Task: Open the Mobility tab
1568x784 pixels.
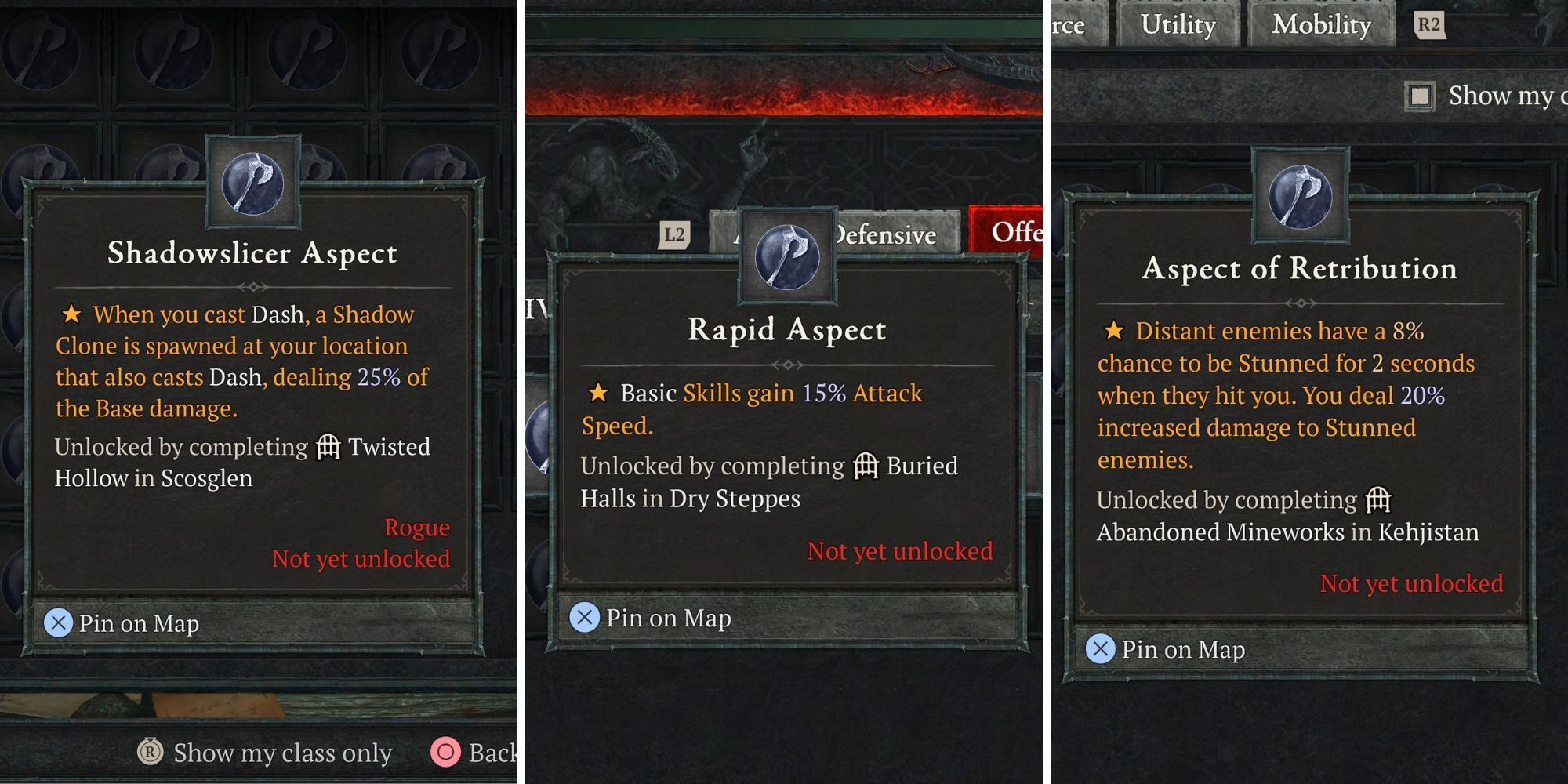Action: pos(1320,24)
